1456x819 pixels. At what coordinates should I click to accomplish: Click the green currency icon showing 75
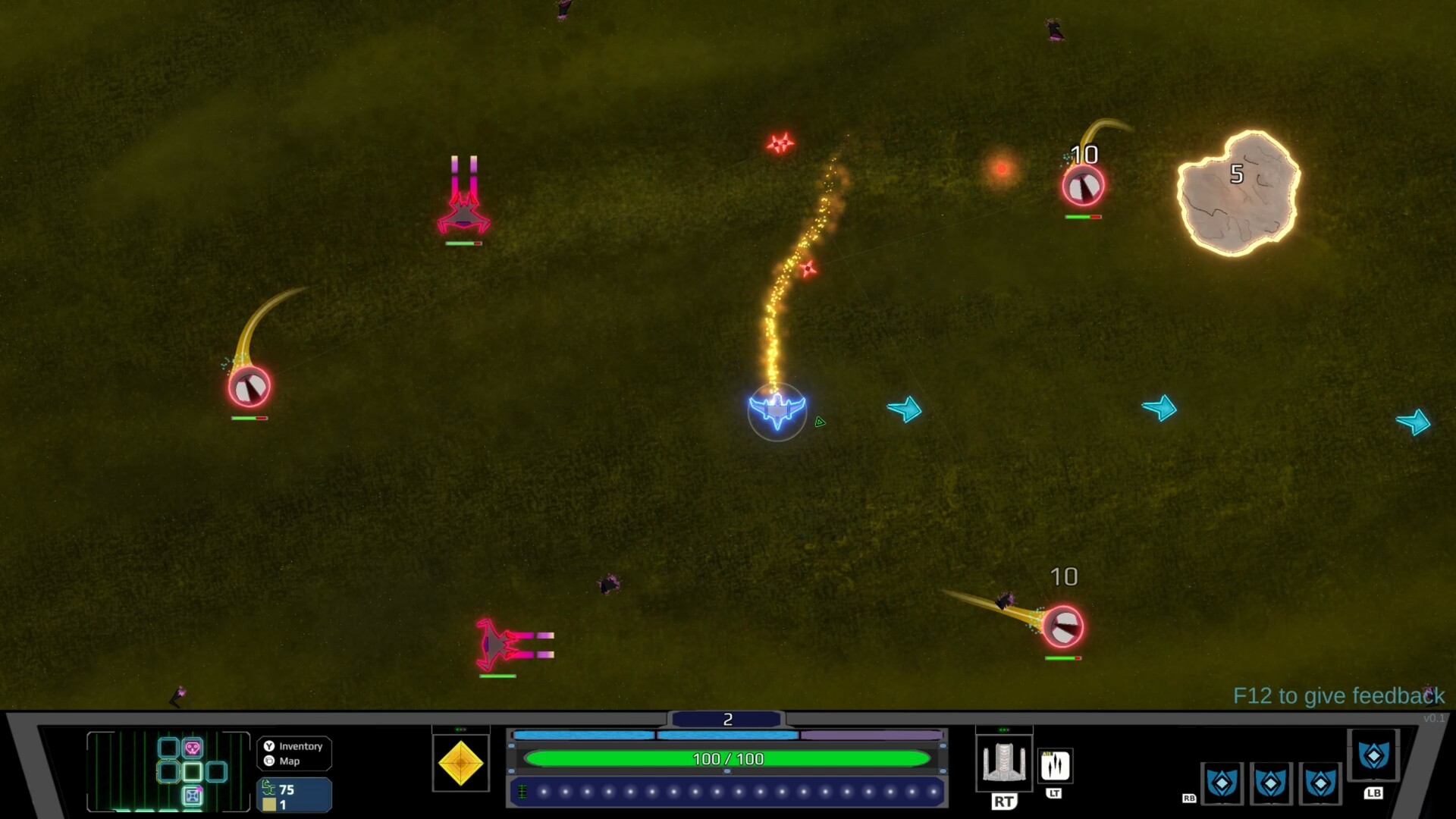268,789
